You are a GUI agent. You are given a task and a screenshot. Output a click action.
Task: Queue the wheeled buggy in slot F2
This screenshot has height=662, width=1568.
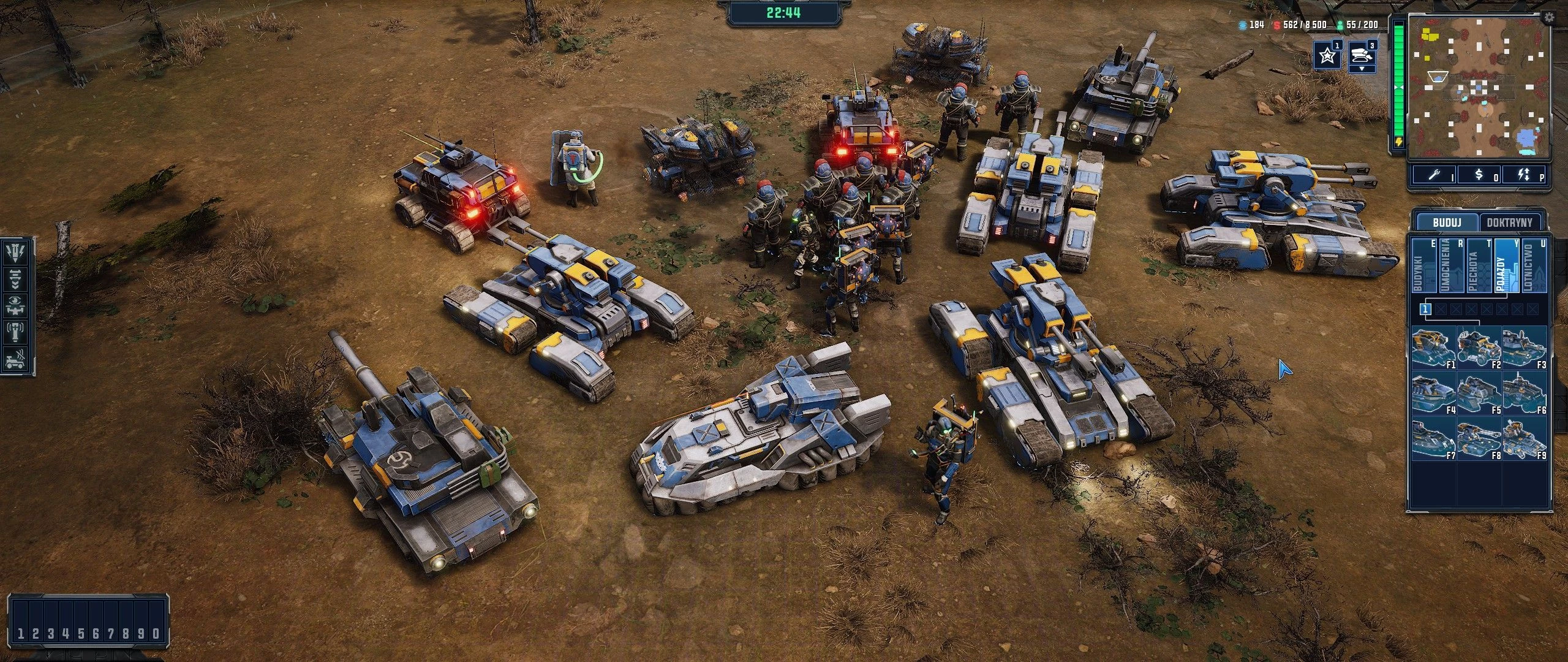click(1479, 348)
